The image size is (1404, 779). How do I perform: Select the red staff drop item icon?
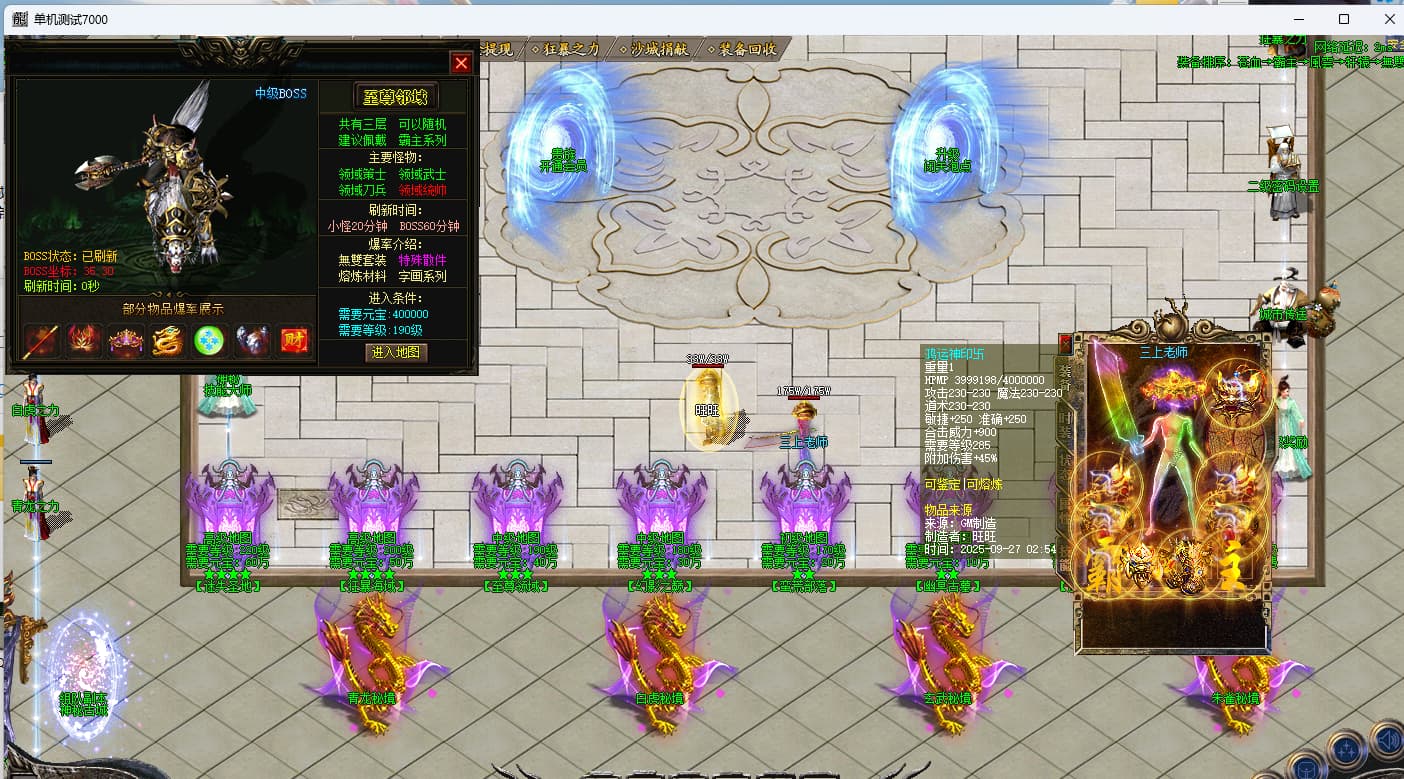(41, 341)
